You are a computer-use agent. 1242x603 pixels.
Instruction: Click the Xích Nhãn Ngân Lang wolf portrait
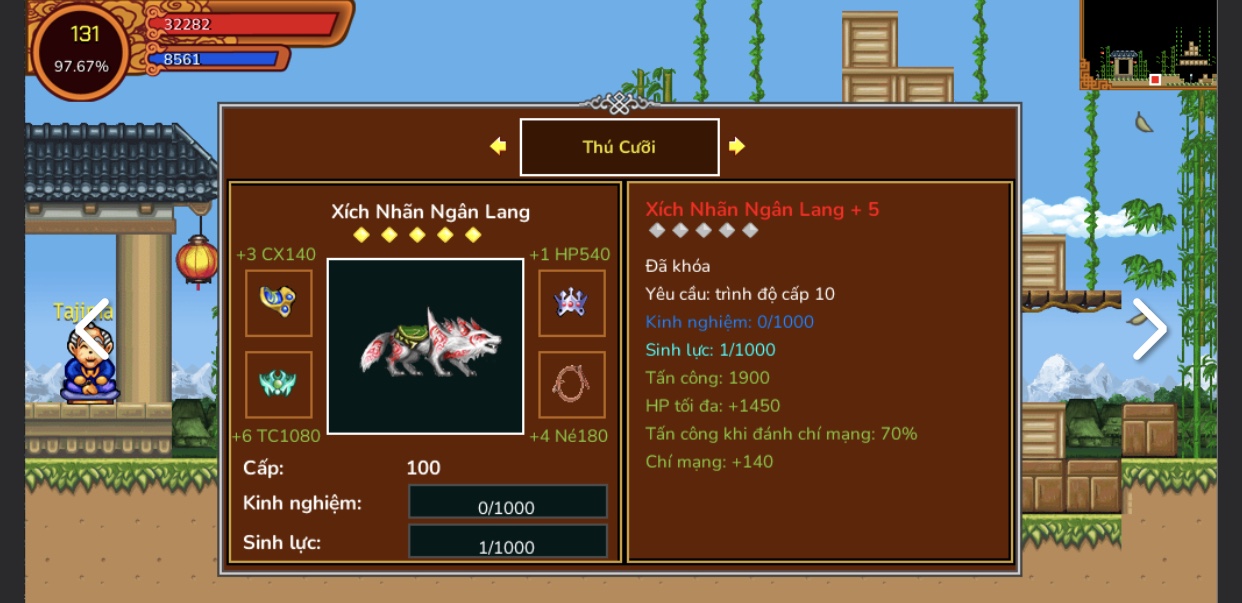(x=425, y=346)
